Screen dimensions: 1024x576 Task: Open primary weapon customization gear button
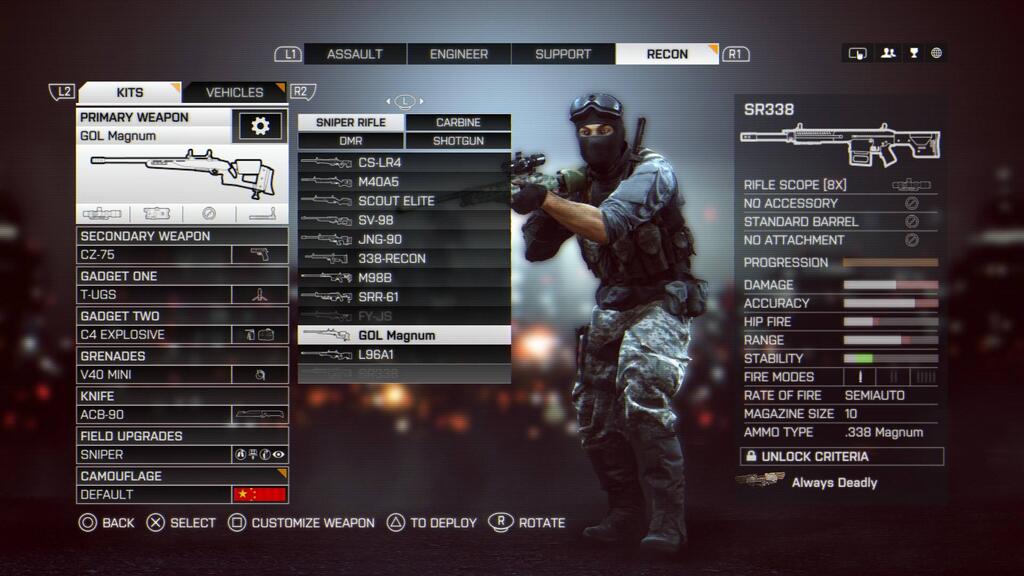tap(260, 126)
